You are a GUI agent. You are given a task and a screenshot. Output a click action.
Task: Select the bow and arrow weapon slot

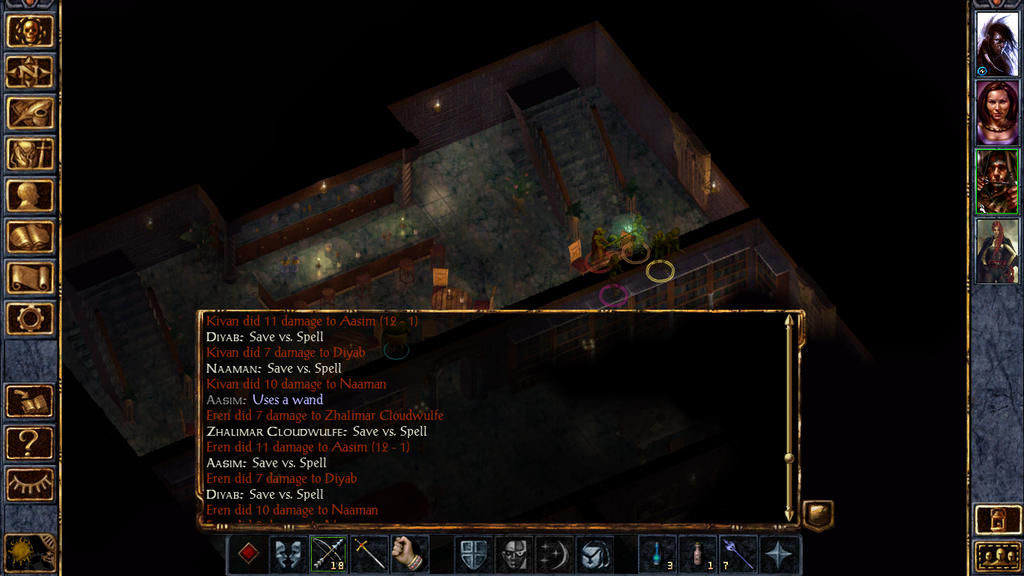click(329, 554)
